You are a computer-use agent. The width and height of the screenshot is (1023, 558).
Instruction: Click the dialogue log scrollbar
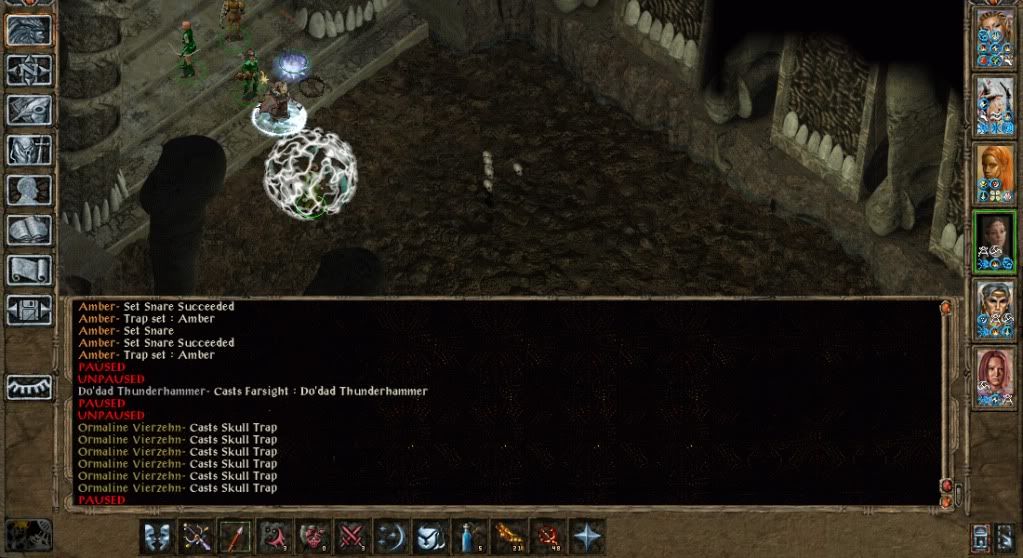pyautogui.click(x=947, y=400)
